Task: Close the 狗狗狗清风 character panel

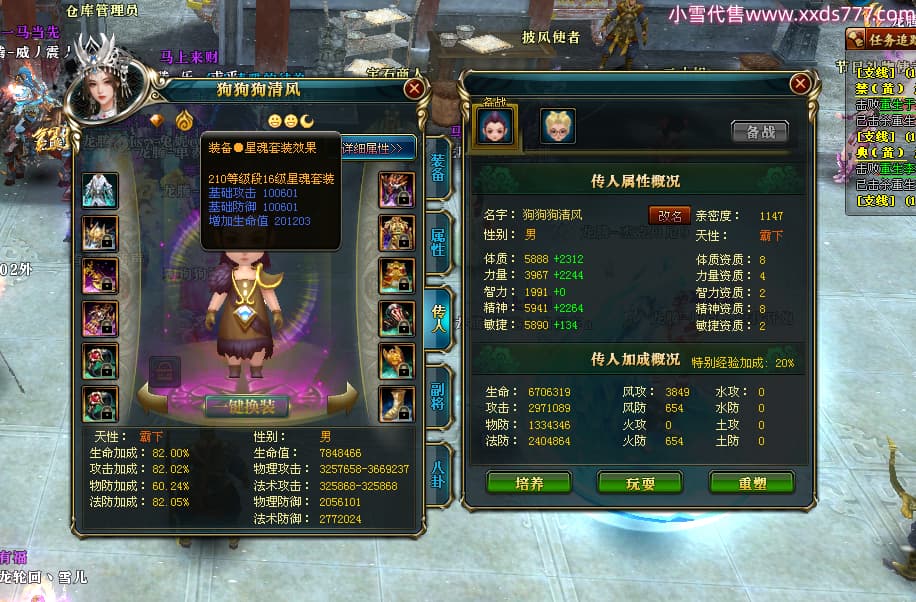Action: point(414,89)
